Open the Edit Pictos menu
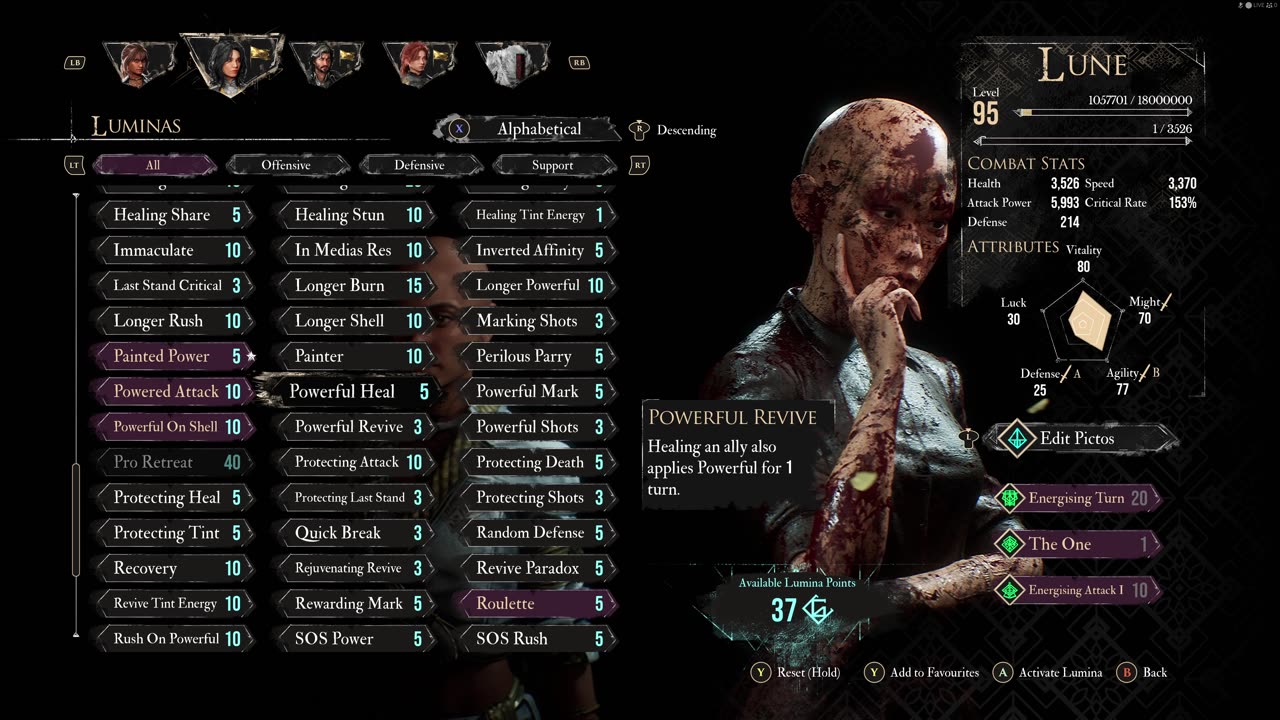Image resolution: width=1280 pixels, height=720 pixels. point(1076,438)
